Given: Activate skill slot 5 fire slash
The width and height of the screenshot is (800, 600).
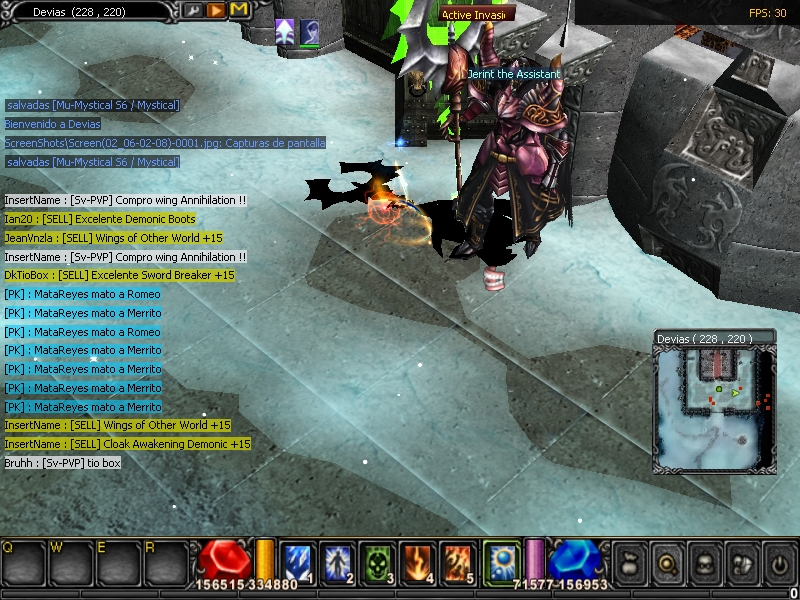Looking at the screenshot, I should (457, 562).
